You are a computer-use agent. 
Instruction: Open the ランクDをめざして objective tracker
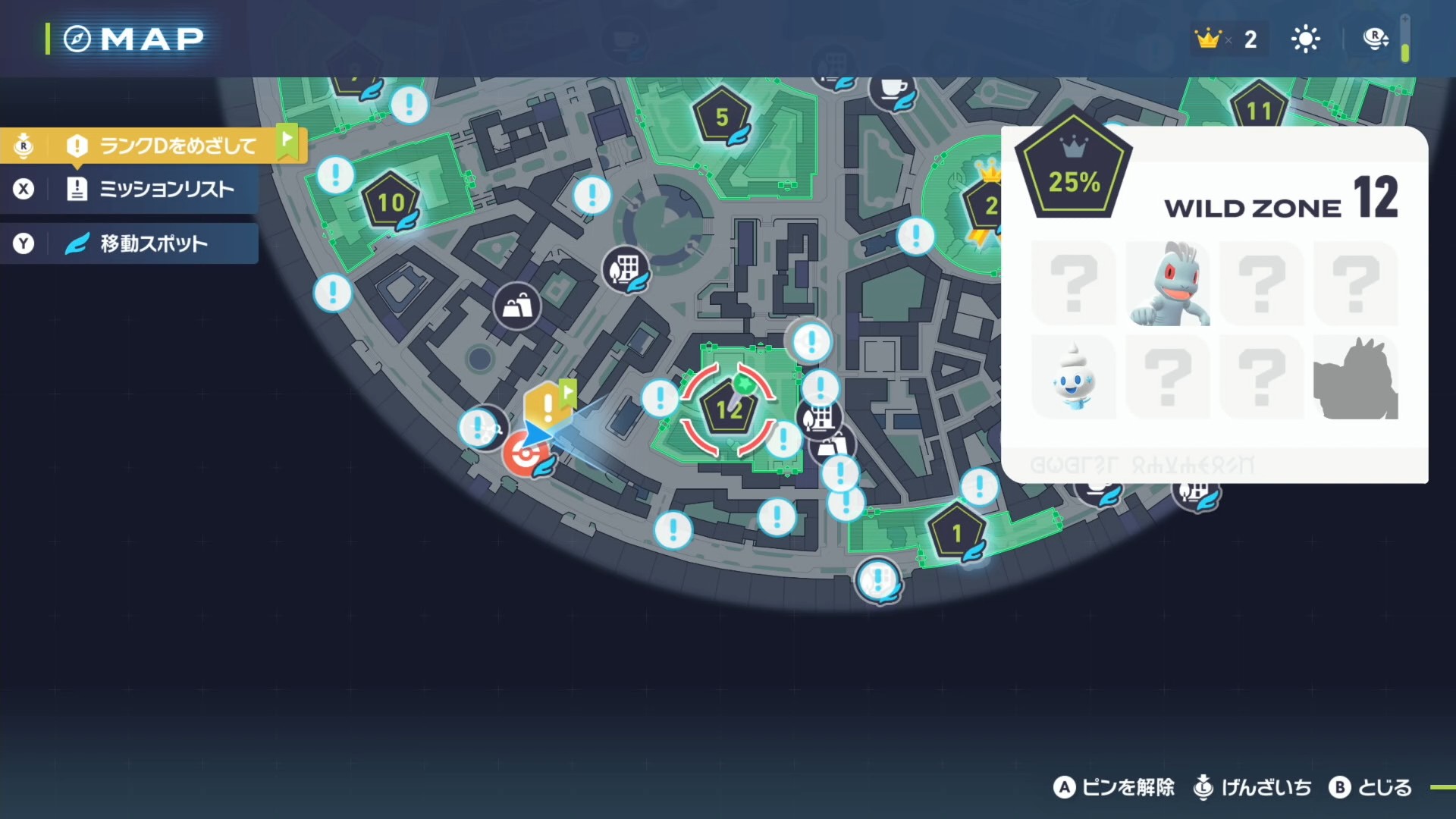(x=165, y=145)
